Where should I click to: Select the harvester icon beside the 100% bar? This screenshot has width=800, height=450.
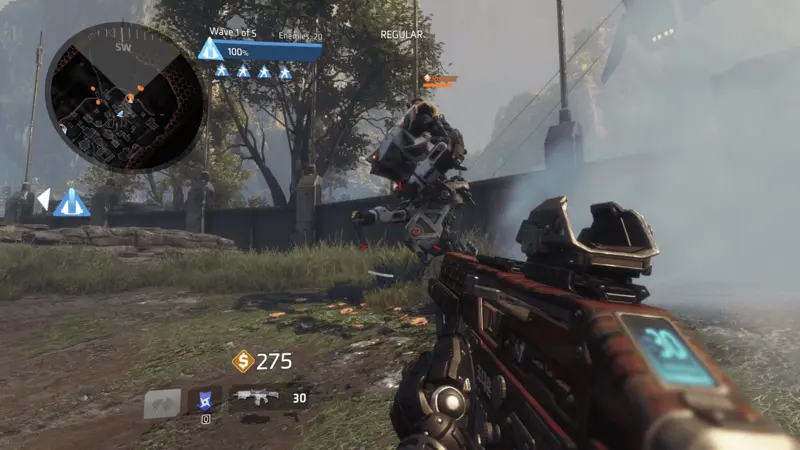coord(210,50)
